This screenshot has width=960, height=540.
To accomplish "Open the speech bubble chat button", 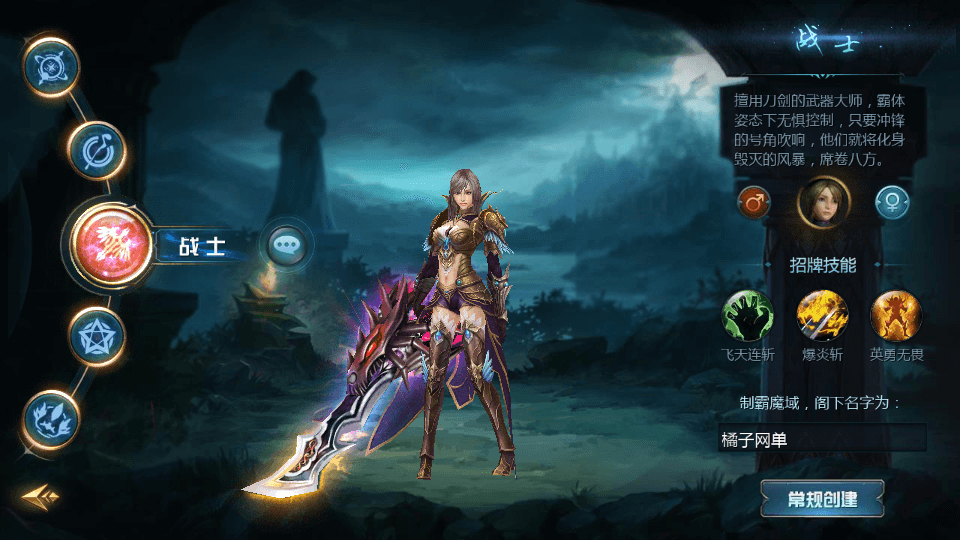I will coord(287,244).
